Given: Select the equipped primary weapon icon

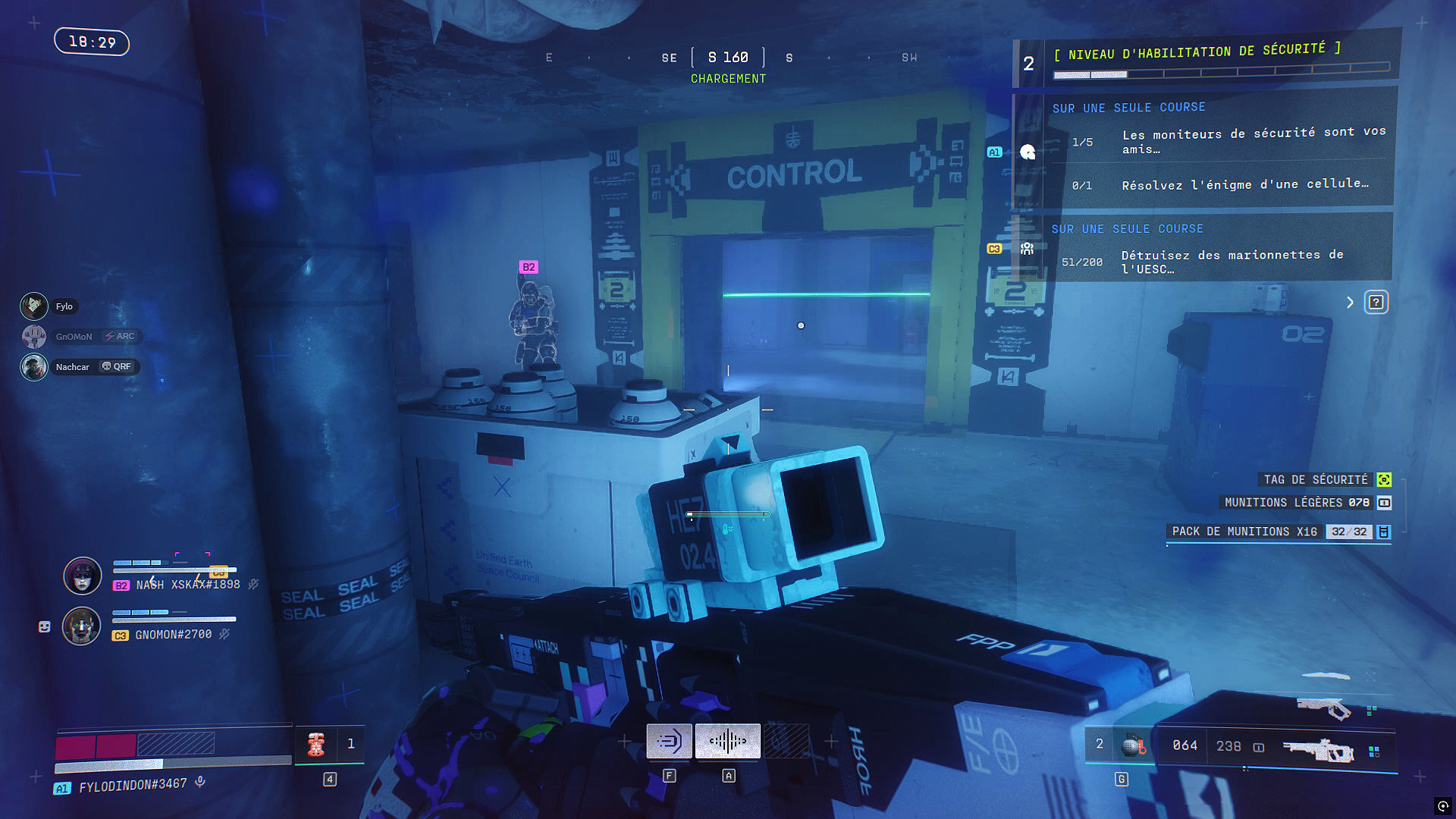Looking at the screenshot, I should coord(1318,749).
